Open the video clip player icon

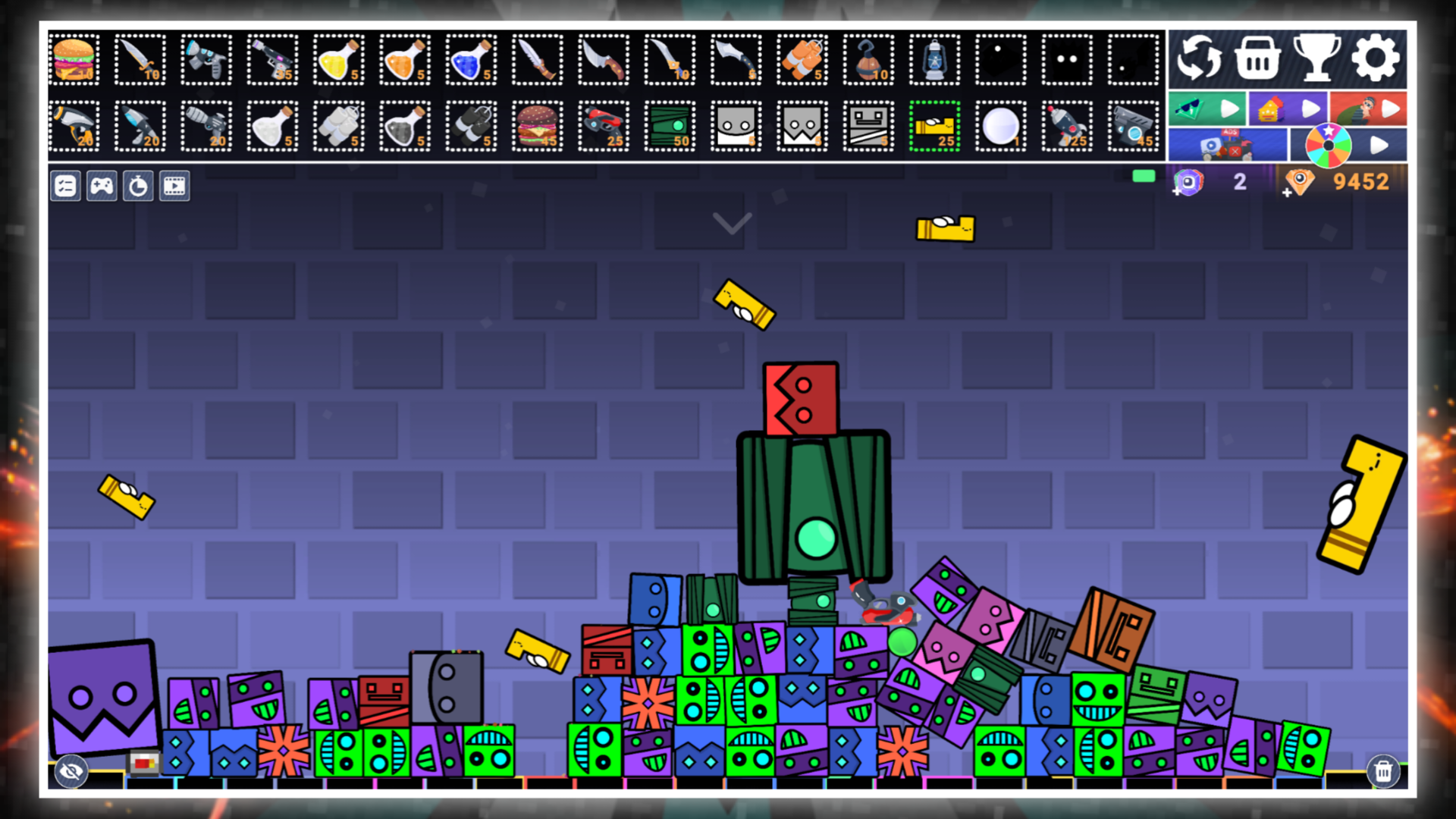point(175,186)
